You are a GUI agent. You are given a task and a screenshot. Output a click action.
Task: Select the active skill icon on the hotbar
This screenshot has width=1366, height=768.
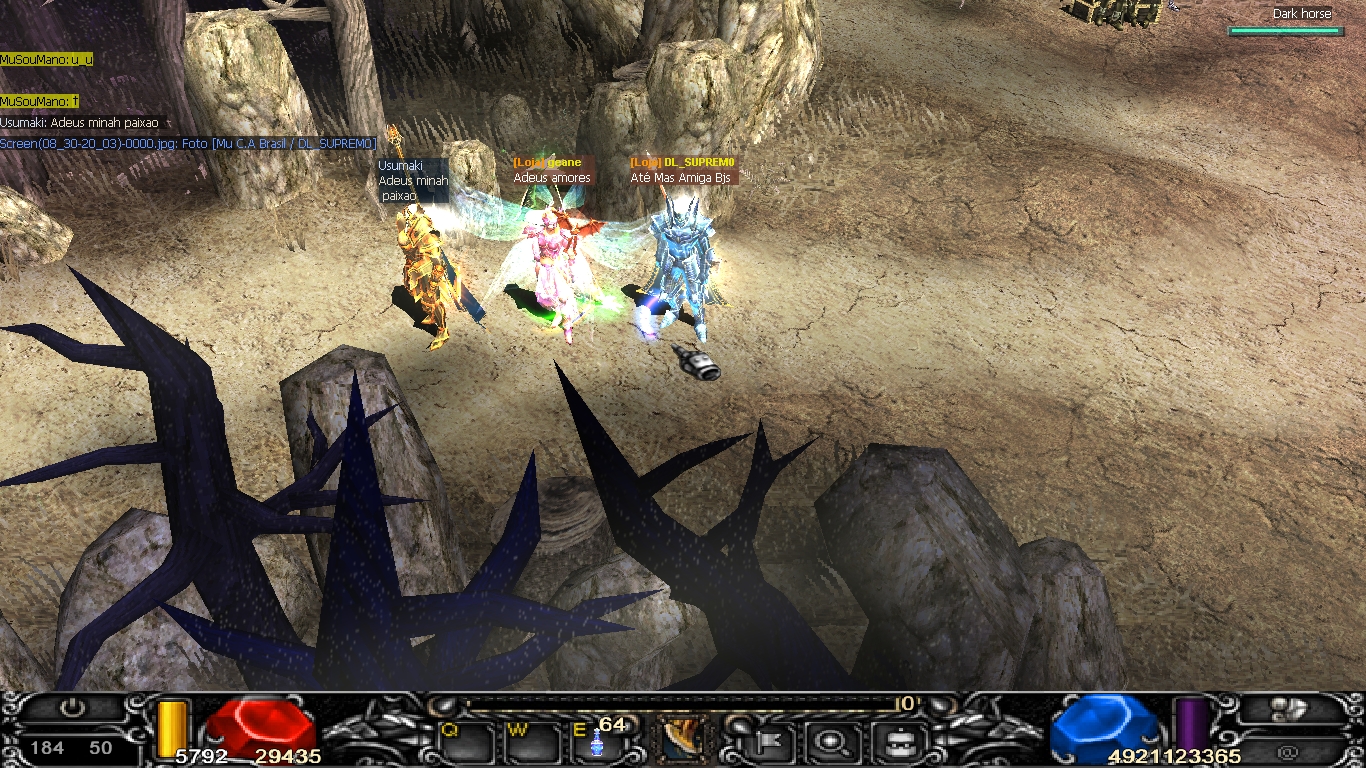(x=679, y=741)
